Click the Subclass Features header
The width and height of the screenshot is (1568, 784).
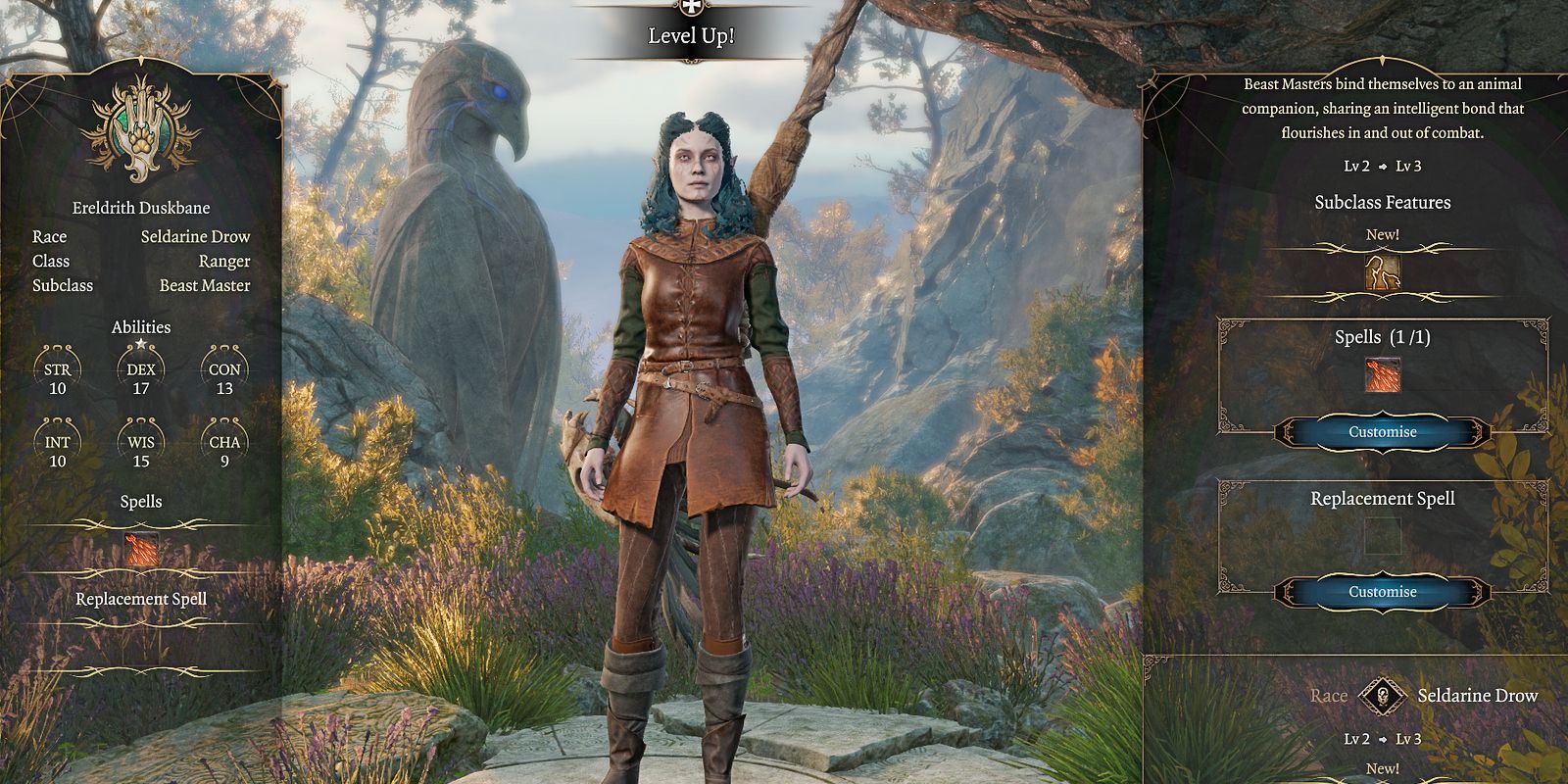1383,203
